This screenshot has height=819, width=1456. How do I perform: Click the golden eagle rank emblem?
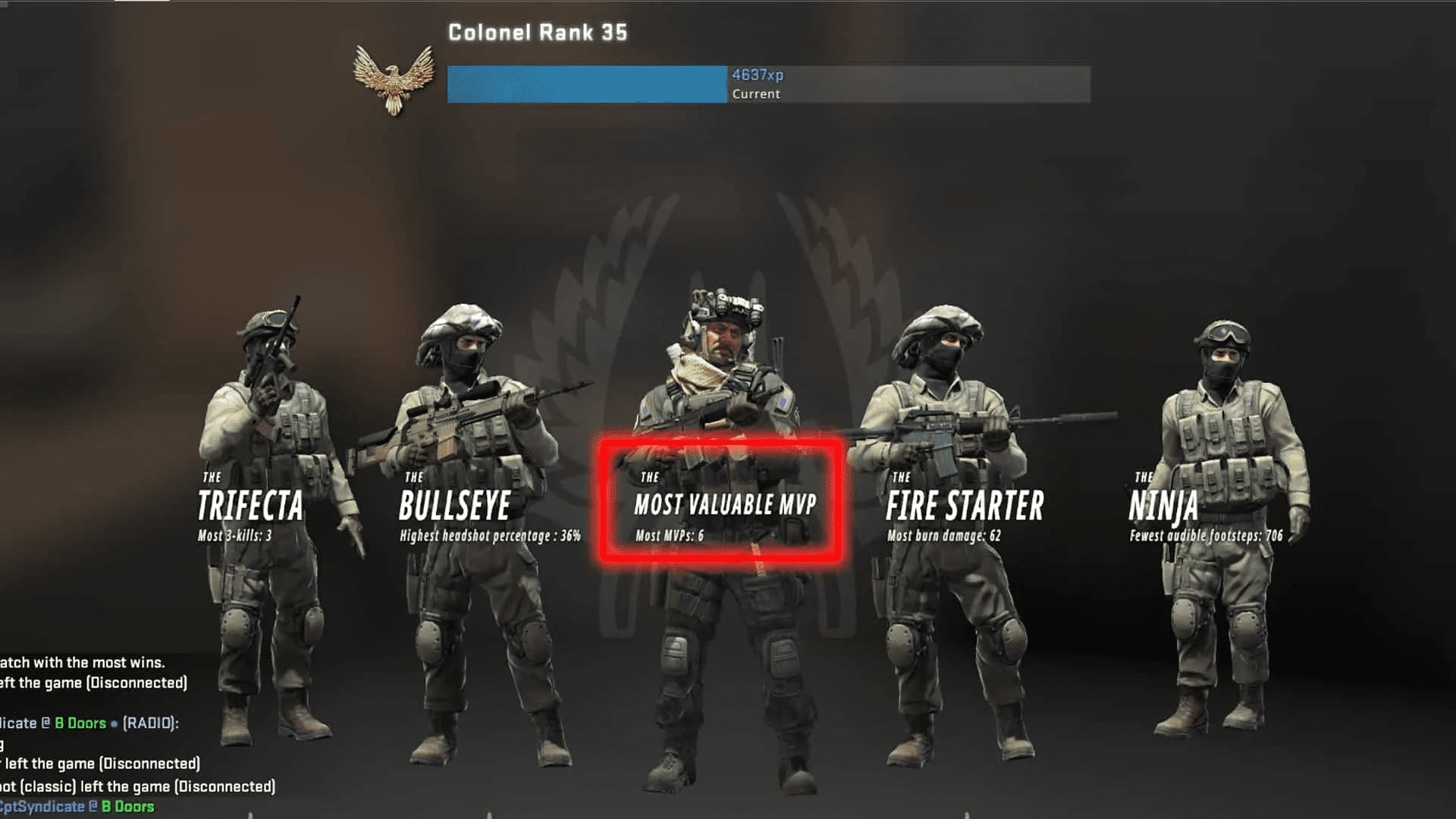click(x=392, y=80)
